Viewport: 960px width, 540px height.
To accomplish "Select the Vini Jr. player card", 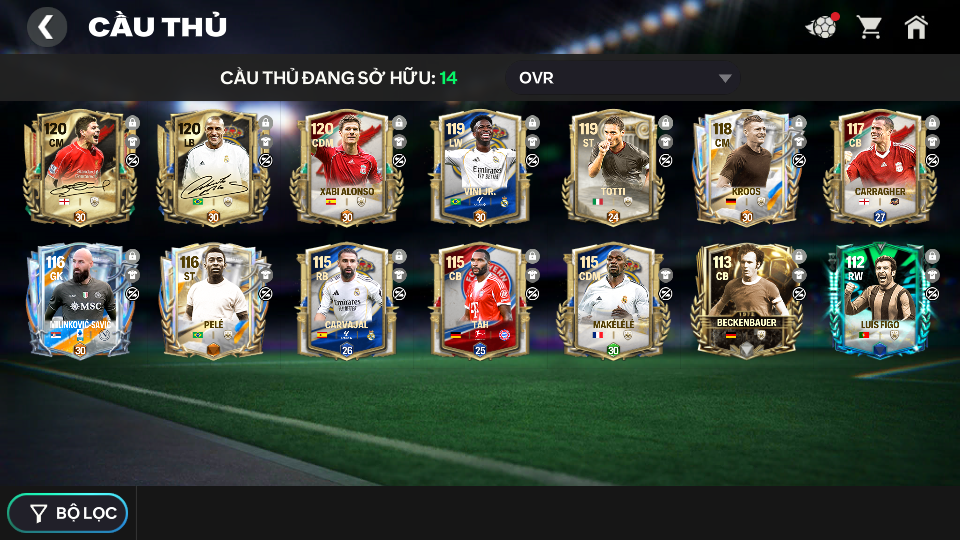I will point(478,168).
